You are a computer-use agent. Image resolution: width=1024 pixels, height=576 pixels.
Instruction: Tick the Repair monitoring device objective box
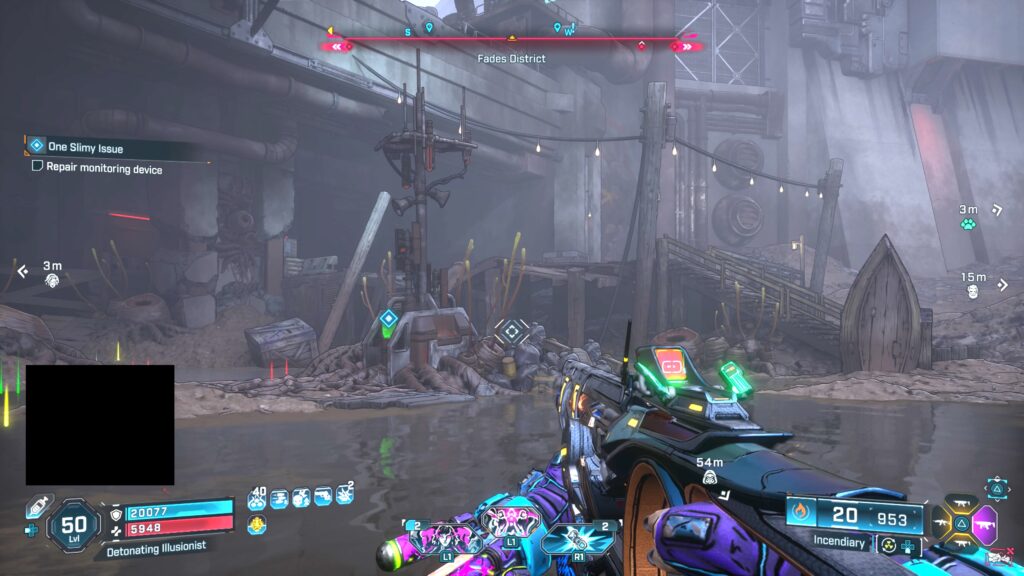pos(37,168)
